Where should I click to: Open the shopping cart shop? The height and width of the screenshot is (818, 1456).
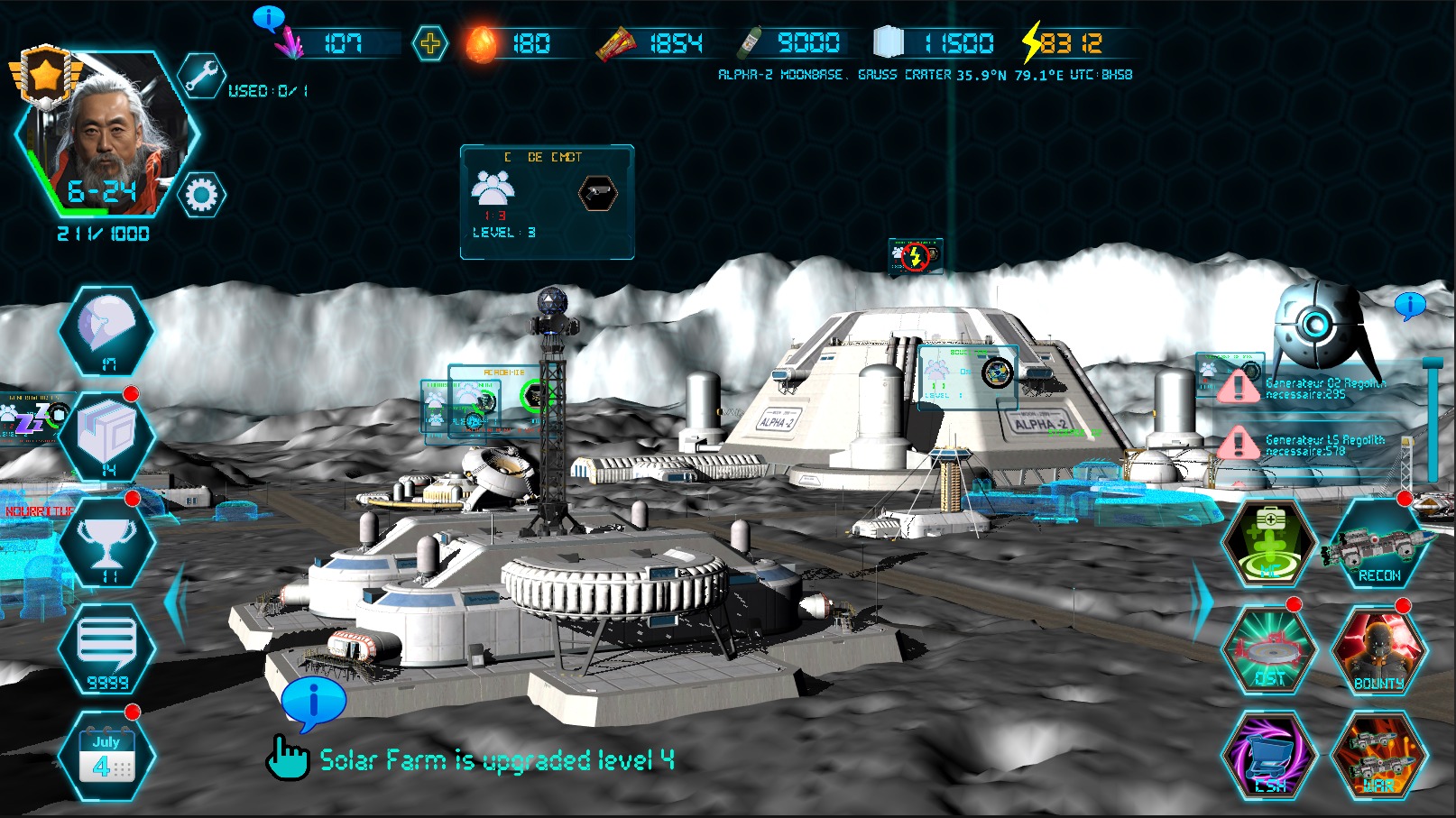(x=1268, y=756)
